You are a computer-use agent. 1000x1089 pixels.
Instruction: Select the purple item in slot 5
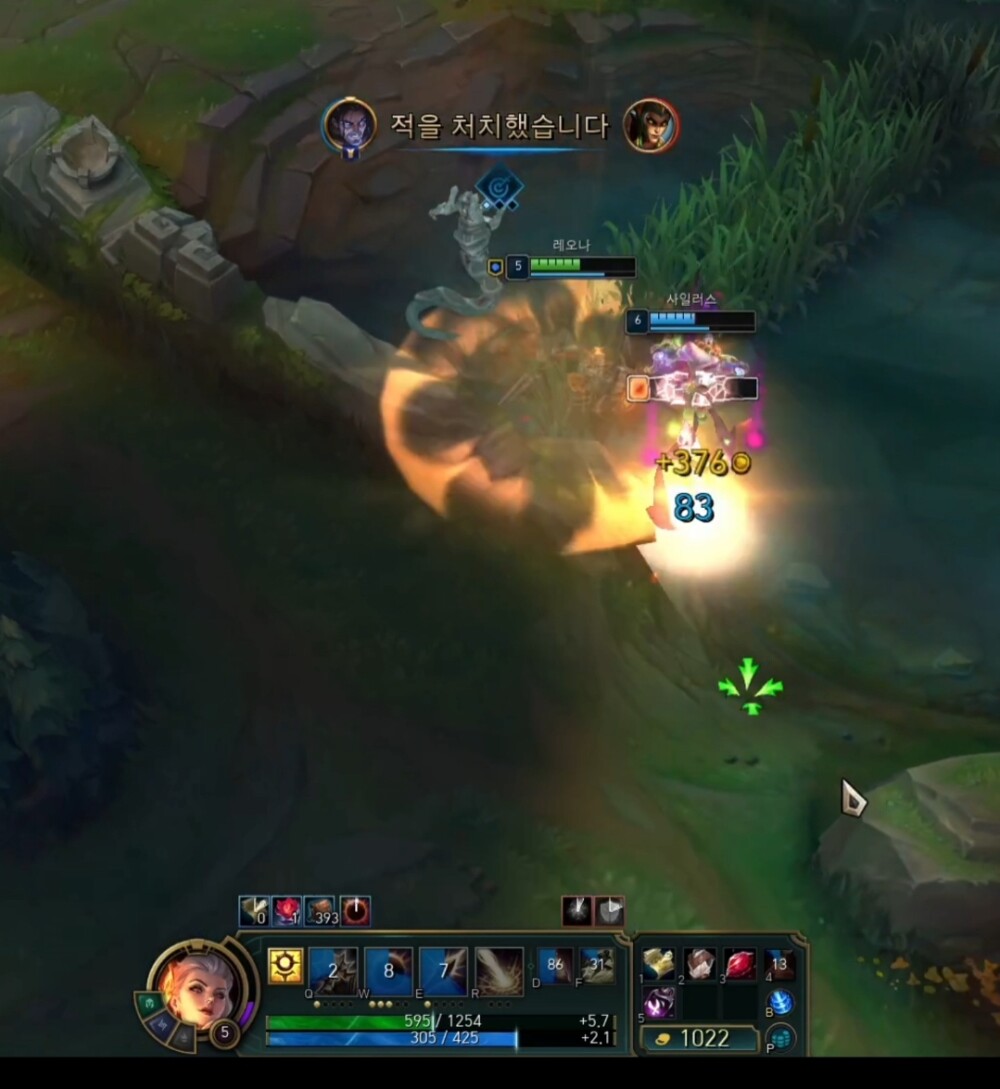point(659,1003)
